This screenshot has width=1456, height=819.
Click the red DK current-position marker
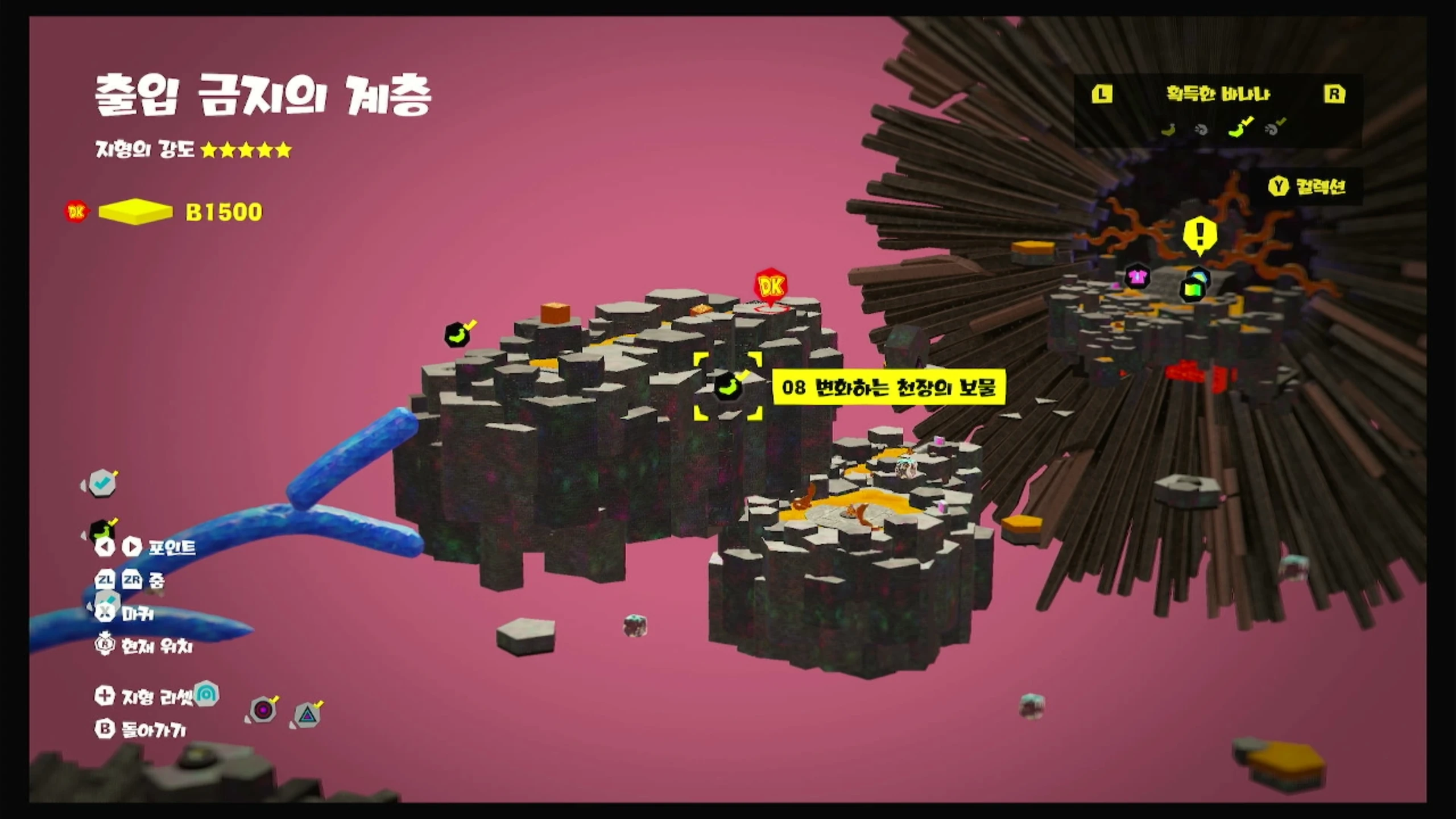[771, 287]
